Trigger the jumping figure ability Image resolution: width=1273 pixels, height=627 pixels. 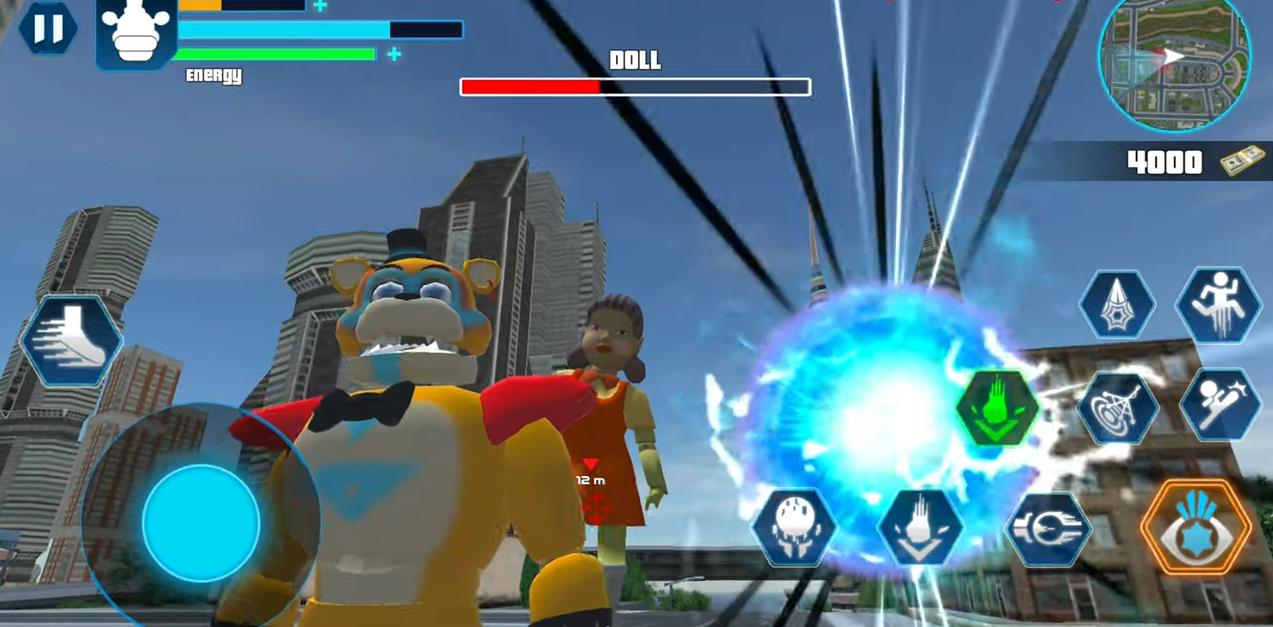click(1218, 305)
